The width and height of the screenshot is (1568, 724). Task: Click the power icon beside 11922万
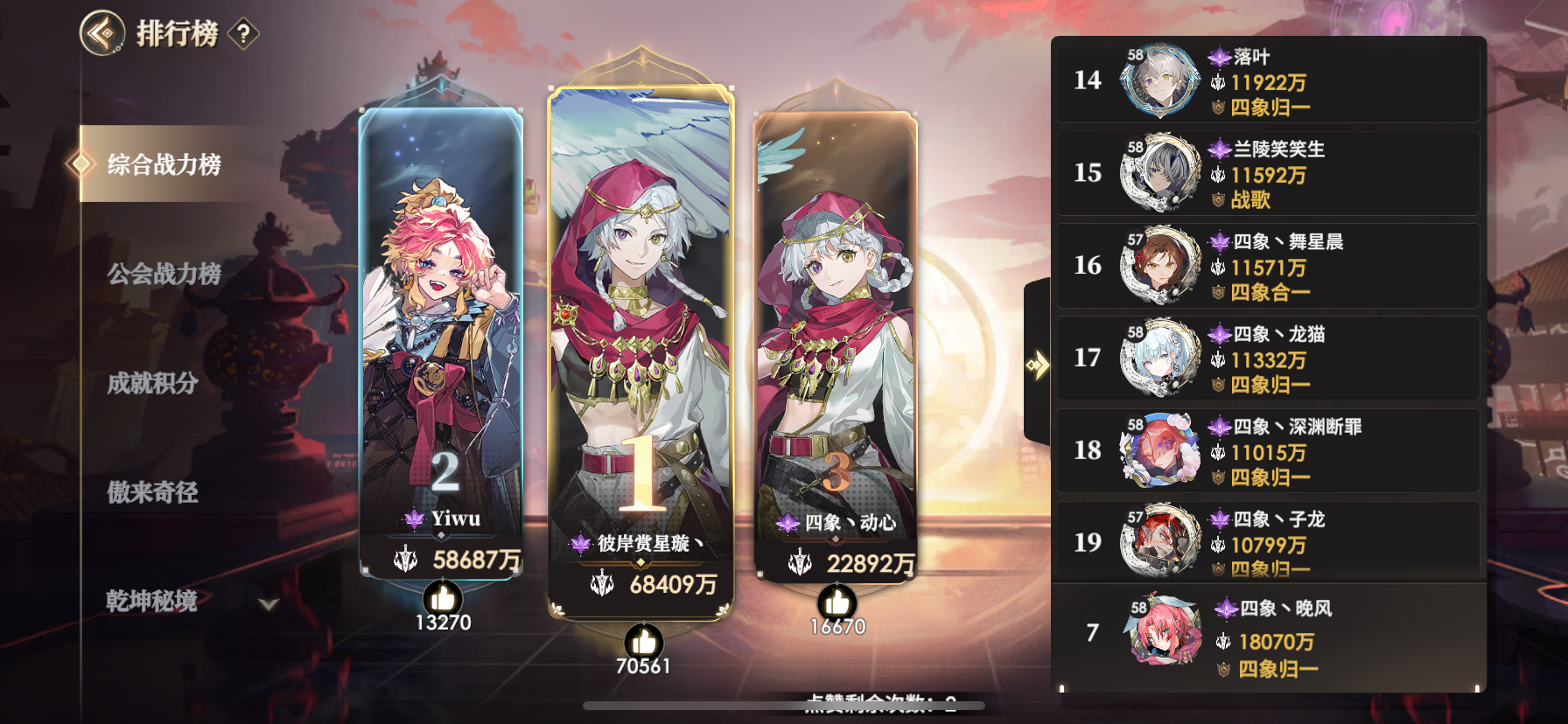click(x=1216, y=83)
